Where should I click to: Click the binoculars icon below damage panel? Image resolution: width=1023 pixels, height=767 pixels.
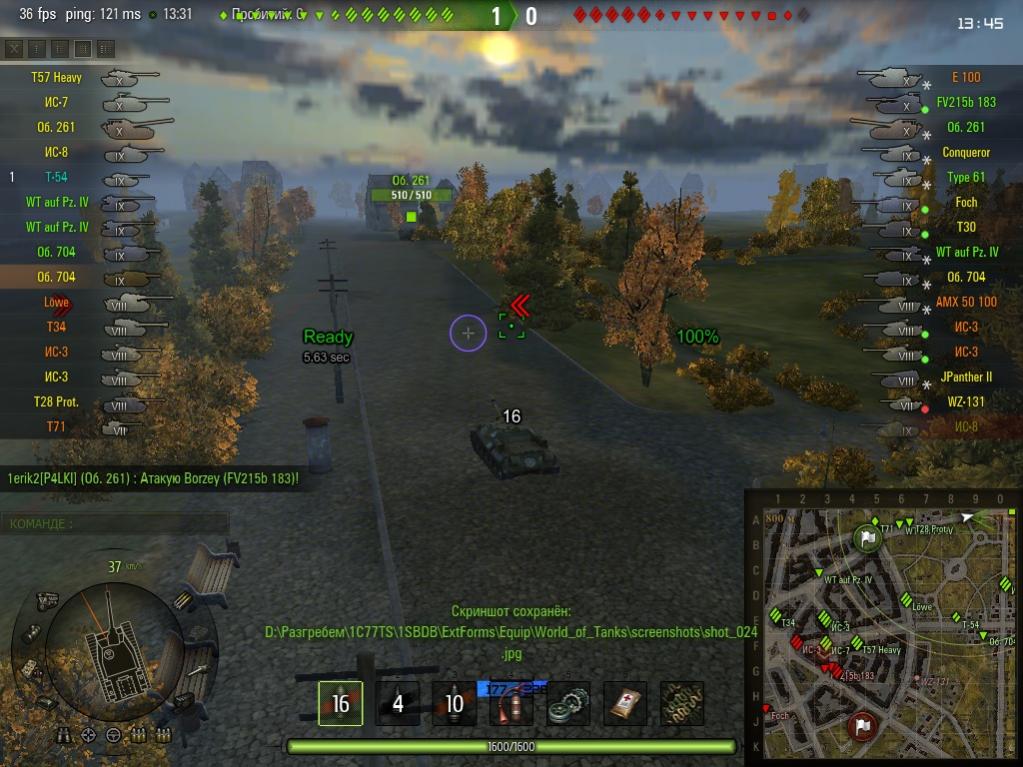coord(63,735)
